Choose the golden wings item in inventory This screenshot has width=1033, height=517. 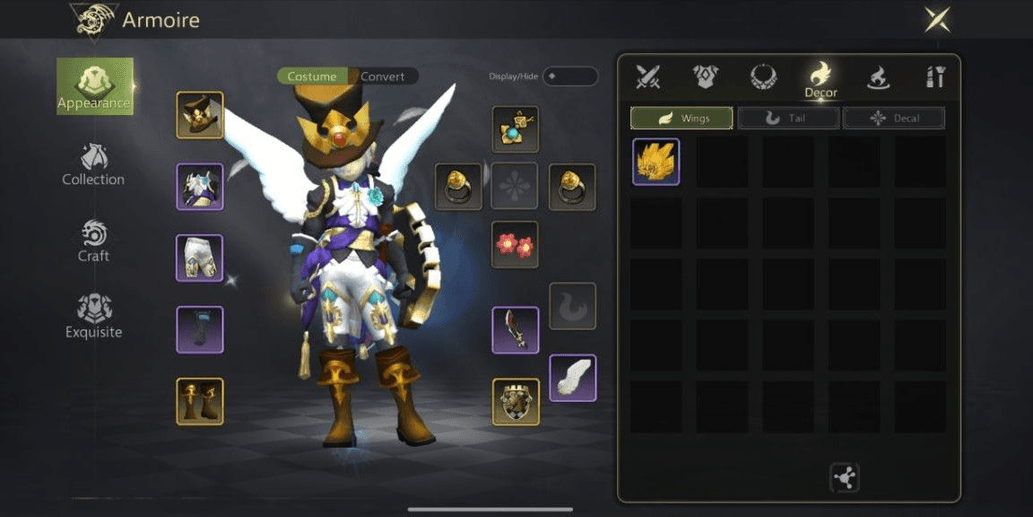coord(656,162)
